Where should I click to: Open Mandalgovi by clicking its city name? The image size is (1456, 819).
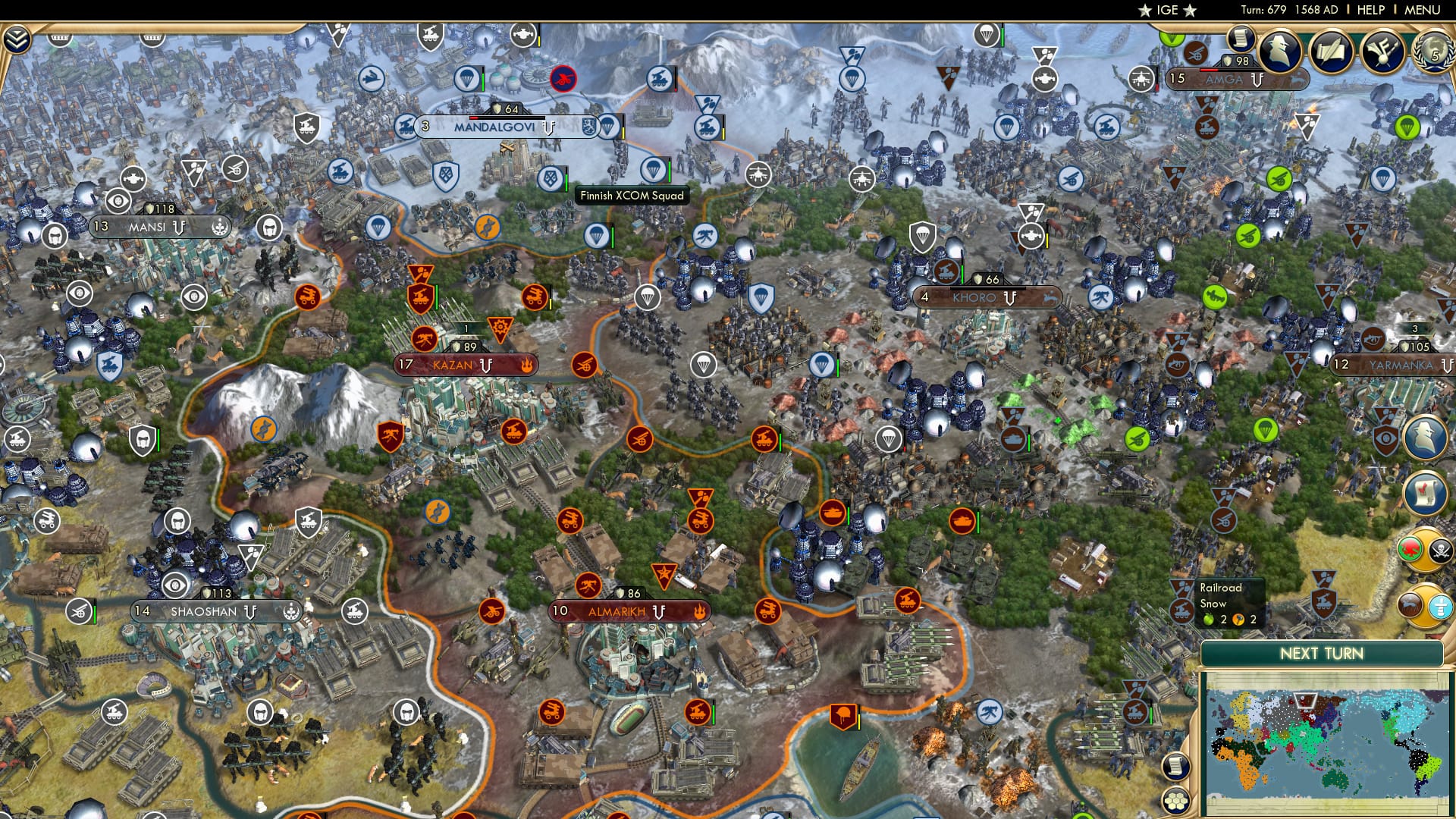tap(494, 127)
